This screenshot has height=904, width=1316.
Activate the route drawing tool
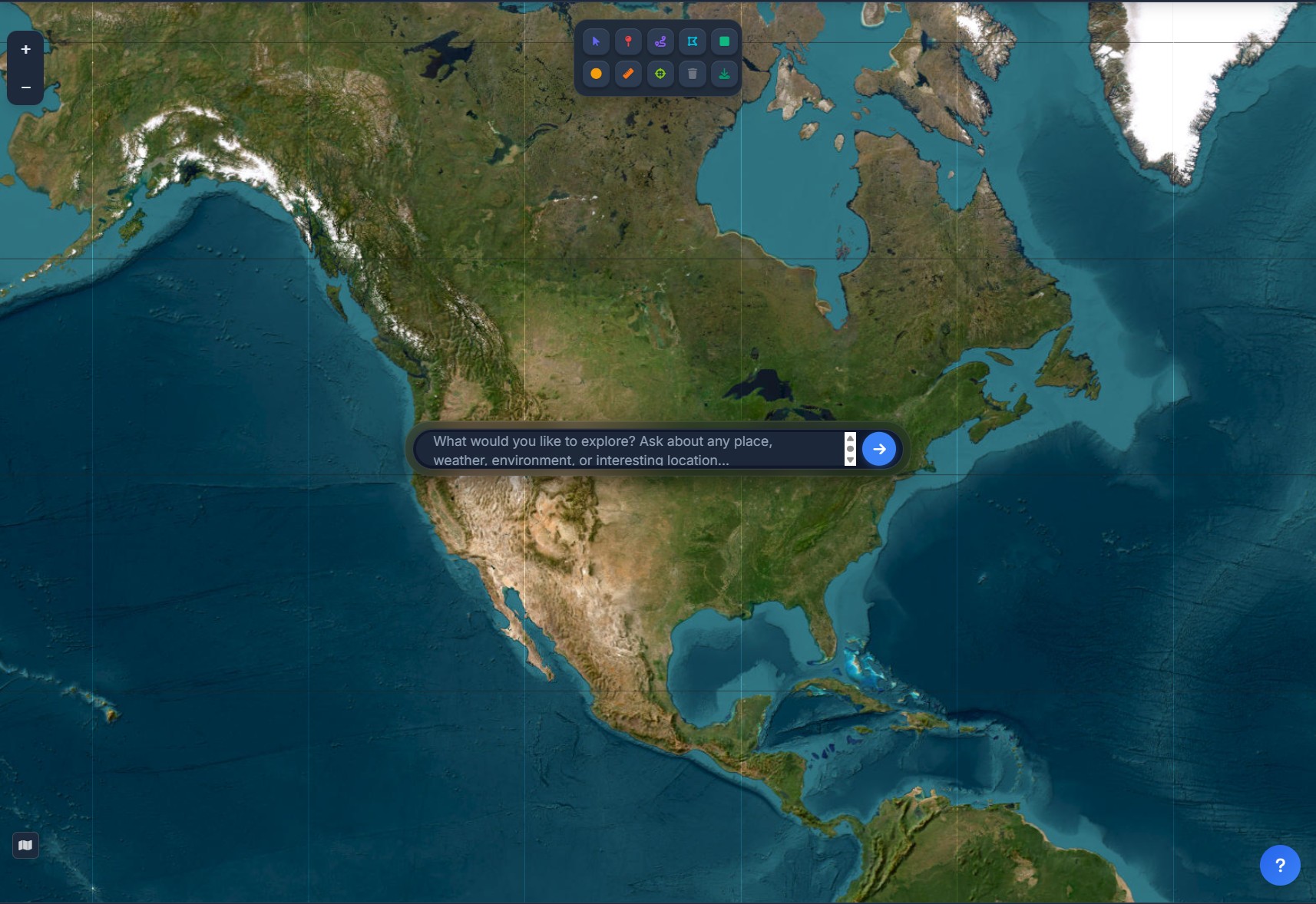click(x=661, y=41)
